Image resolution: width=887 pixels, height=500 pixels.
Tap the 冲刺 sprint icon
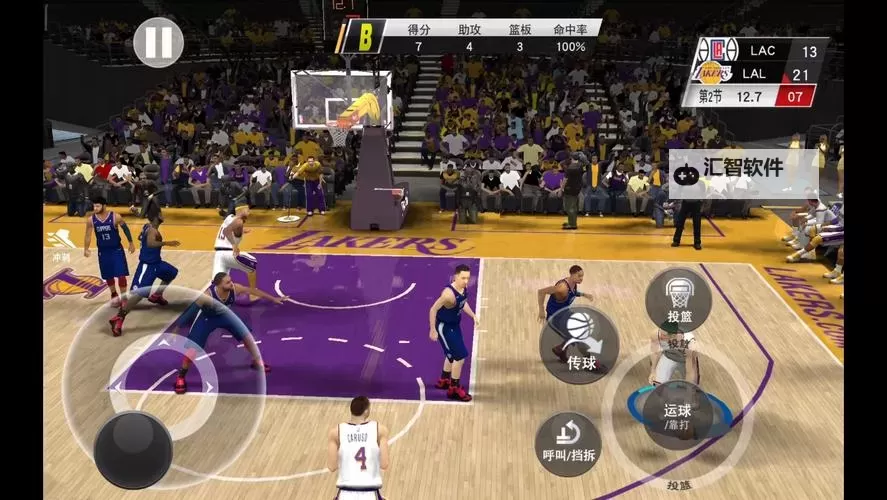60,243
